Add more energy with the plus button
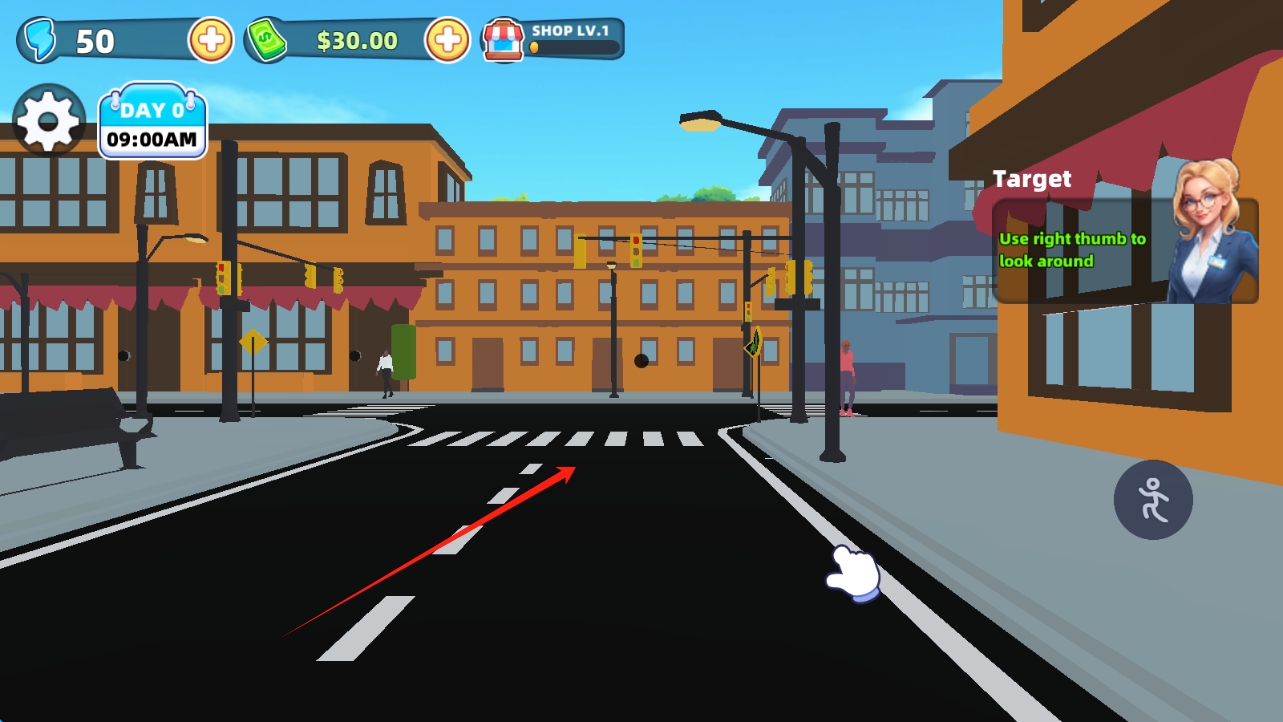 click(211, 40)
